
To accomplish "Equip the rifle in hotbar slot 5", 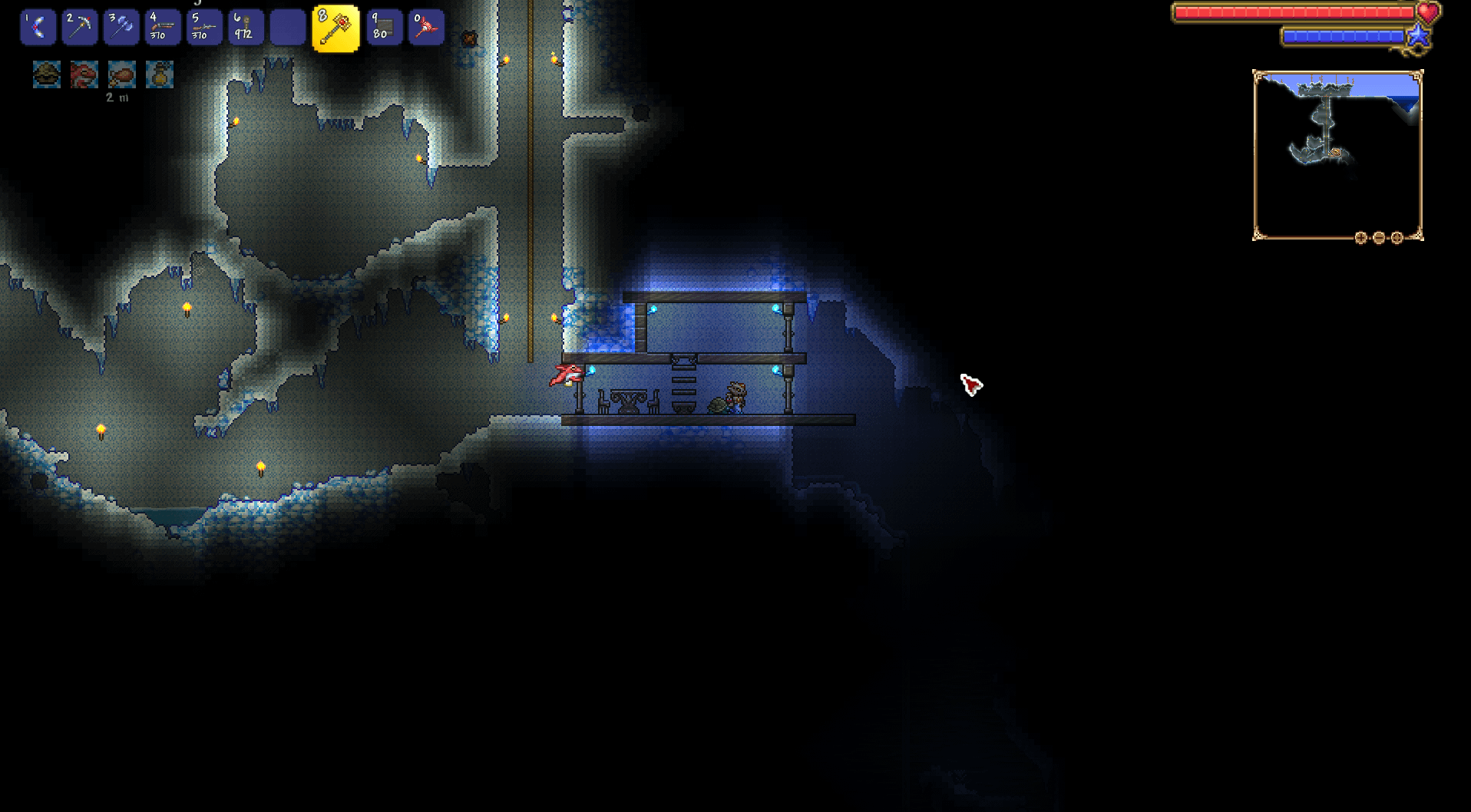I will (204, 28).
